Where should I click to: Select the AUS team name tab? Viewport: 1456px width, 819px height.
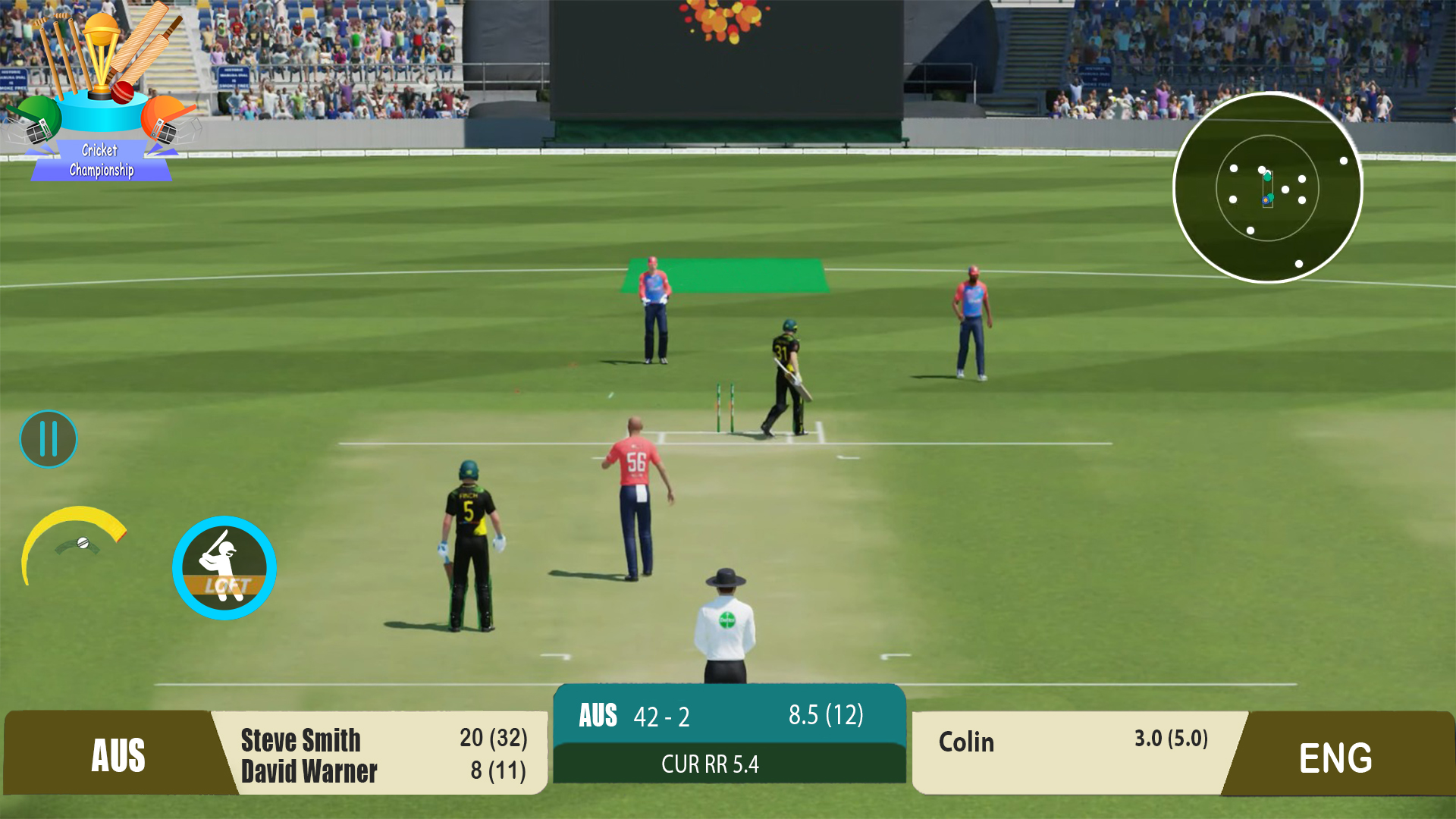[x=121, y=755]
